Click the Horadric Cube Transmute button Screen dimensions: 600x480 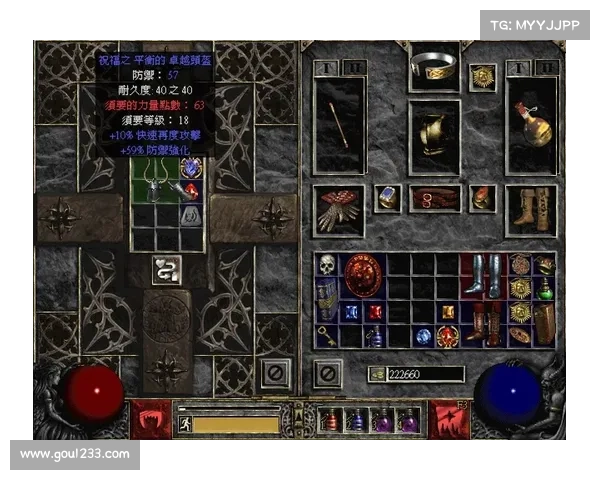166,269
